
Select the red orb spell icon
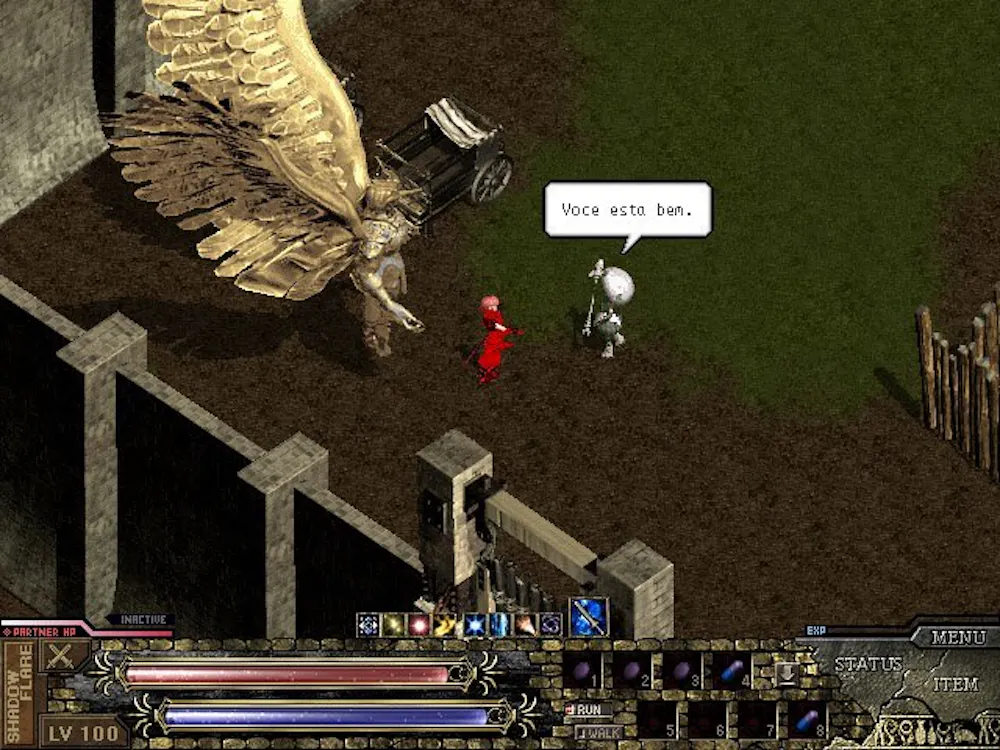[420, 625]
